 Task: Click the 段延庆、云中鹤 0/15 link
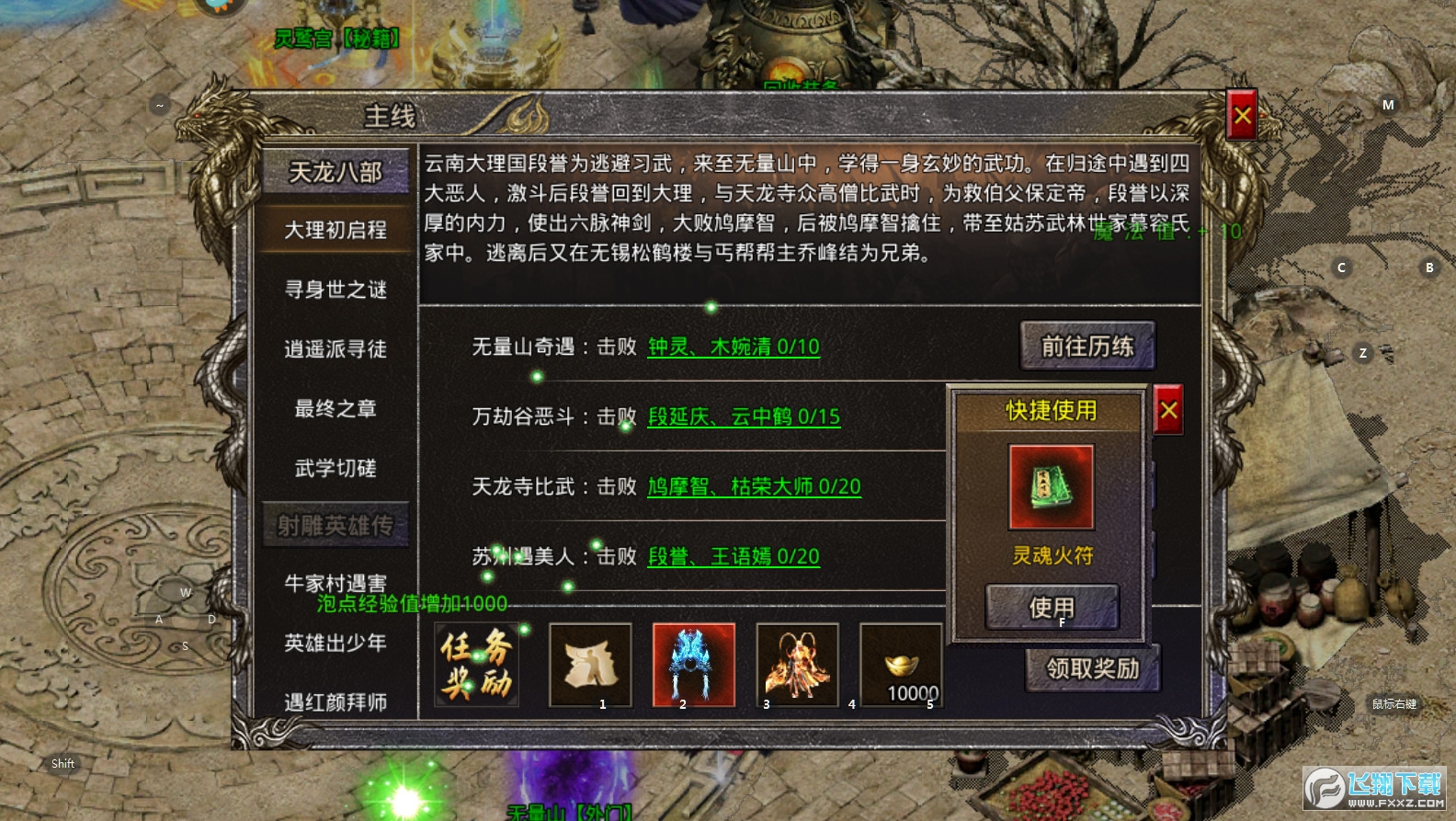[x=745, y=417]
